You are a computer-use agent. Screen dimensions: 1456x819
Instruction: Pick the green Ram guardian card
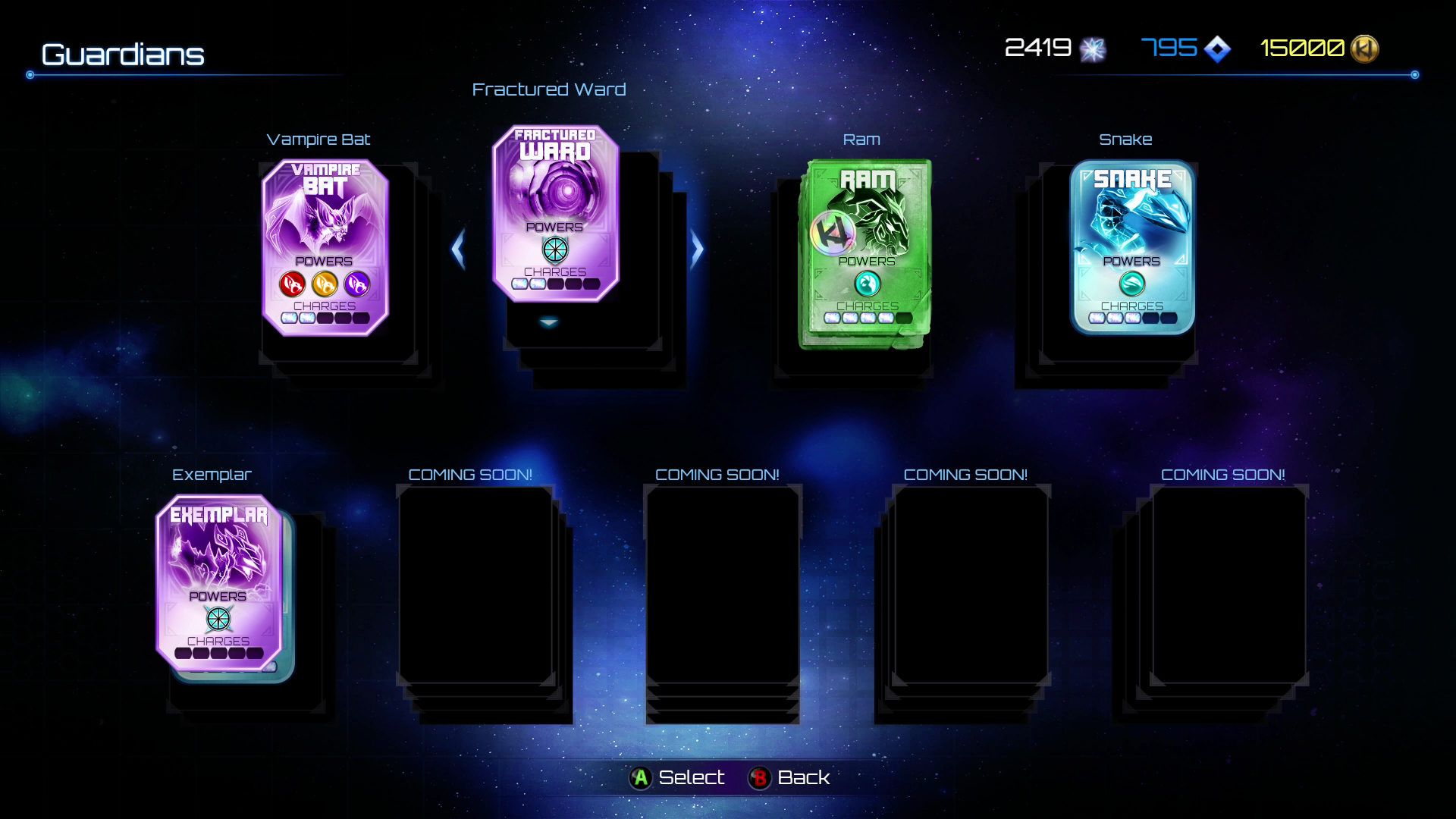click(866, 253)
